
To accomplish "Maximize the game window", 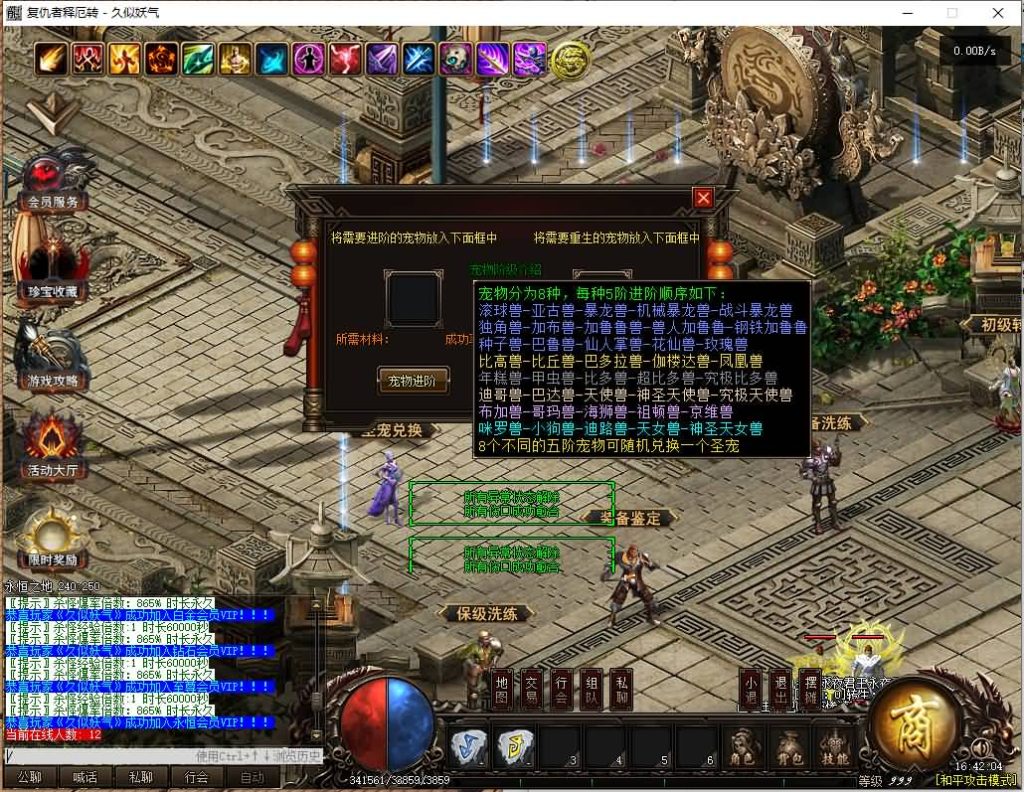I will click(952, 13).
